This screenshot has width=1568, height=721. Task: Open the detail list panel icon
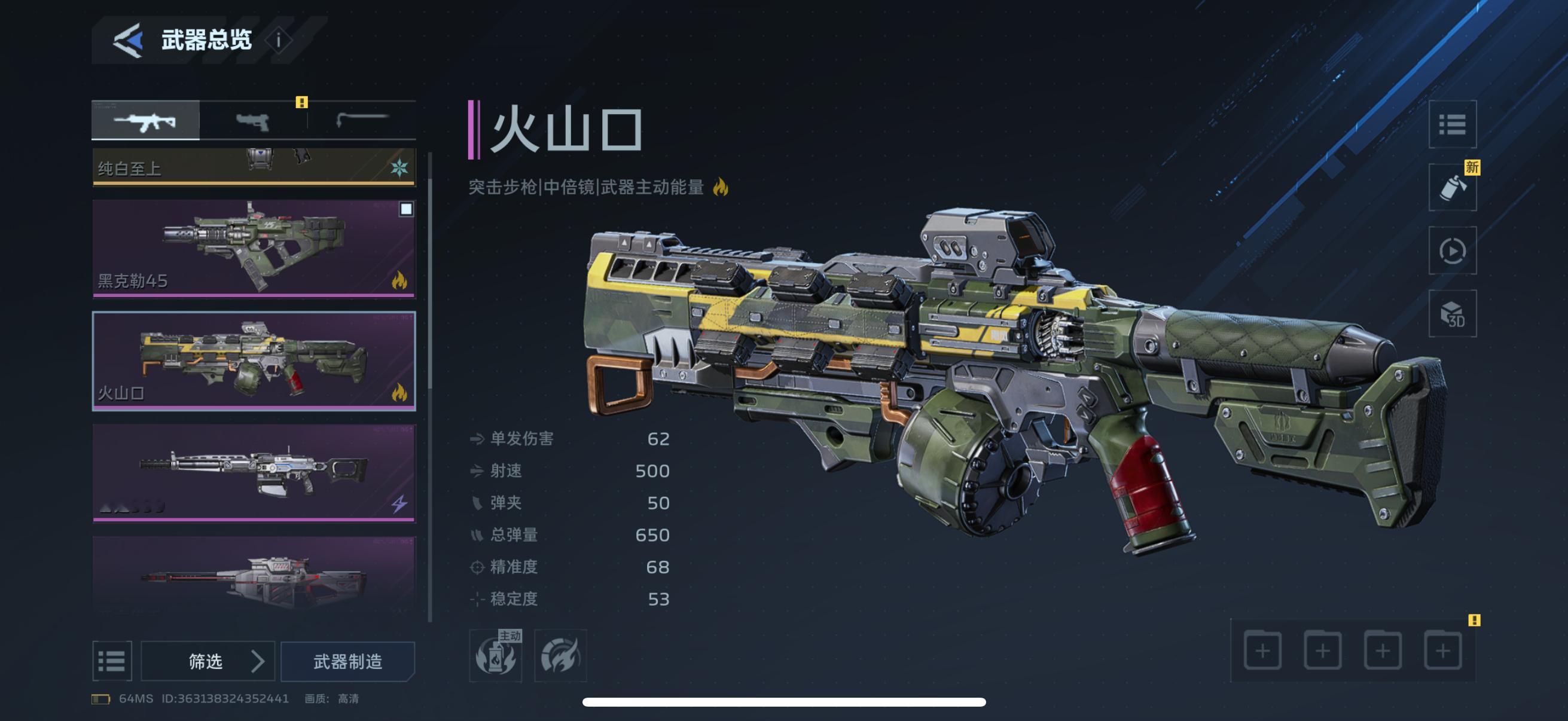pos(1453,125)
